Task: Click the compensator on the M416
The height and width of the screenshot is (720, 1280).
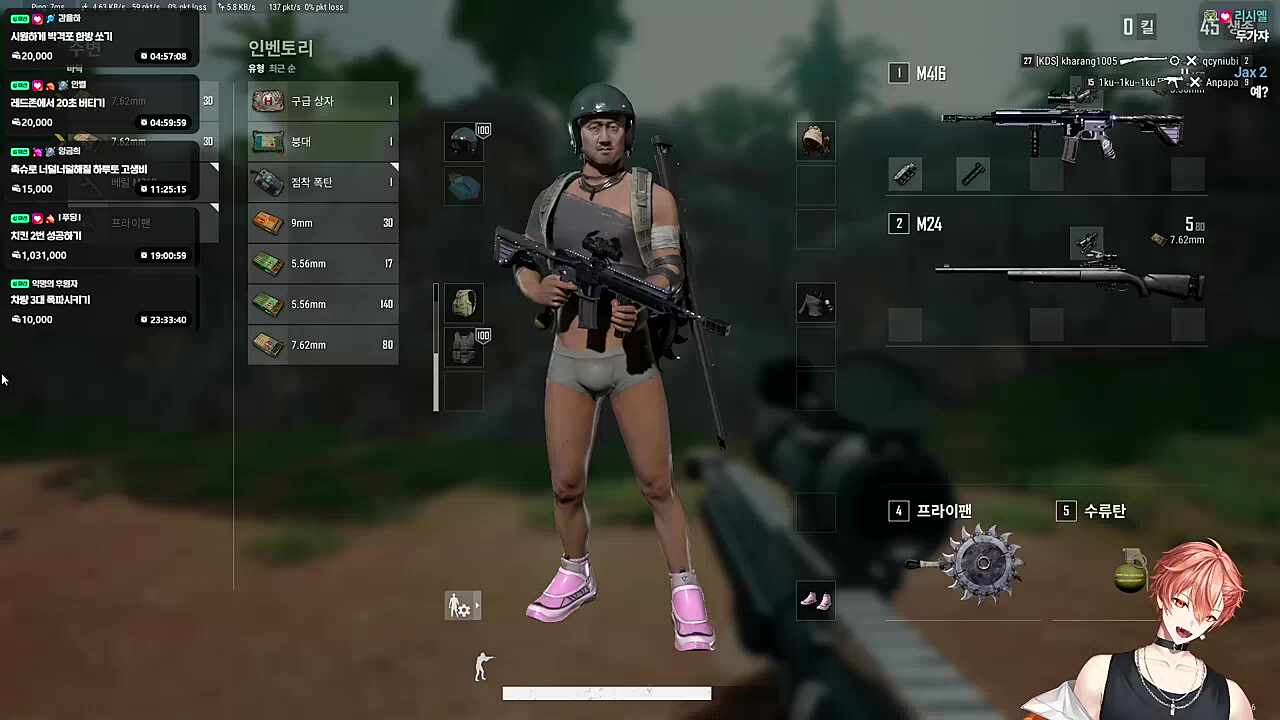Action: point(905,174)
